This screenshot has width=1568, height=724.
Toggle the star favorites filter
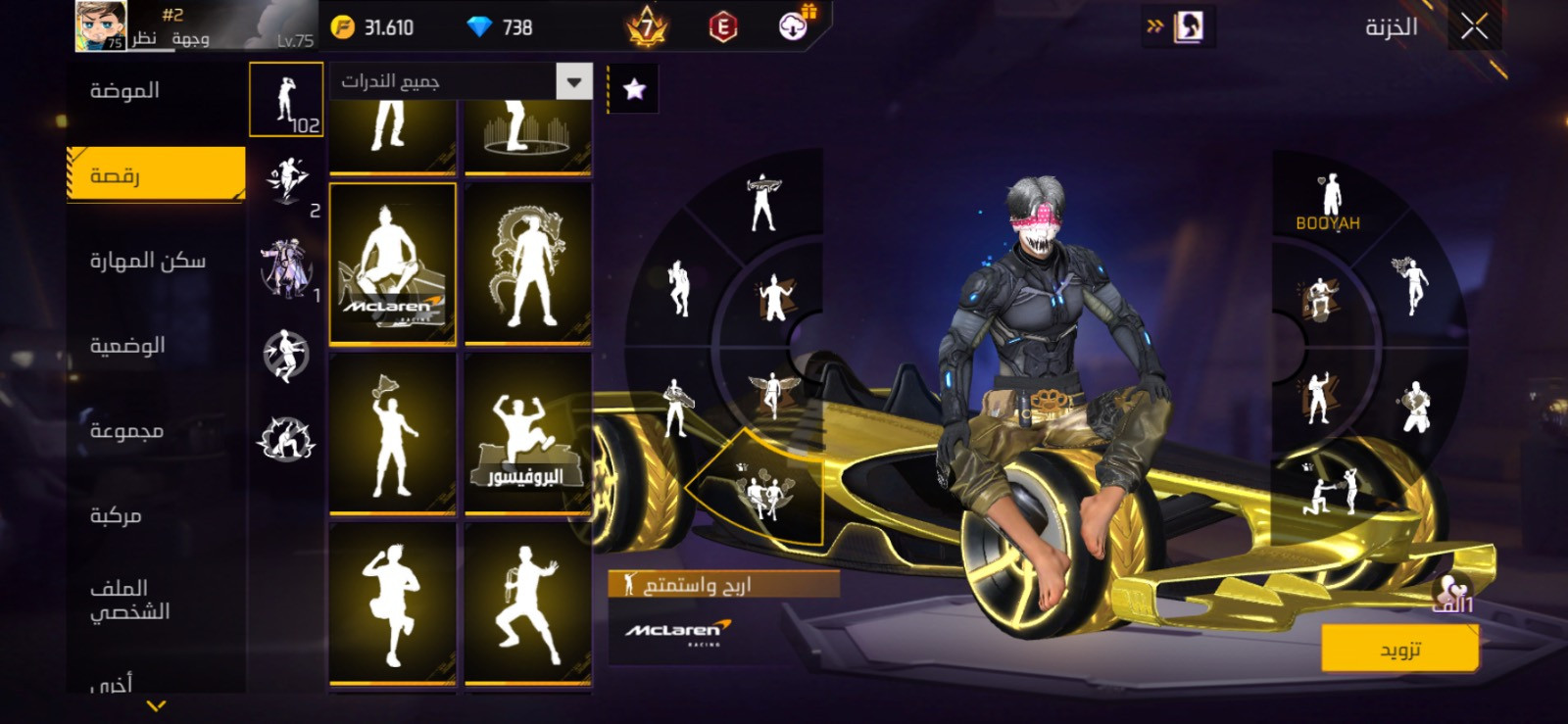634,90
